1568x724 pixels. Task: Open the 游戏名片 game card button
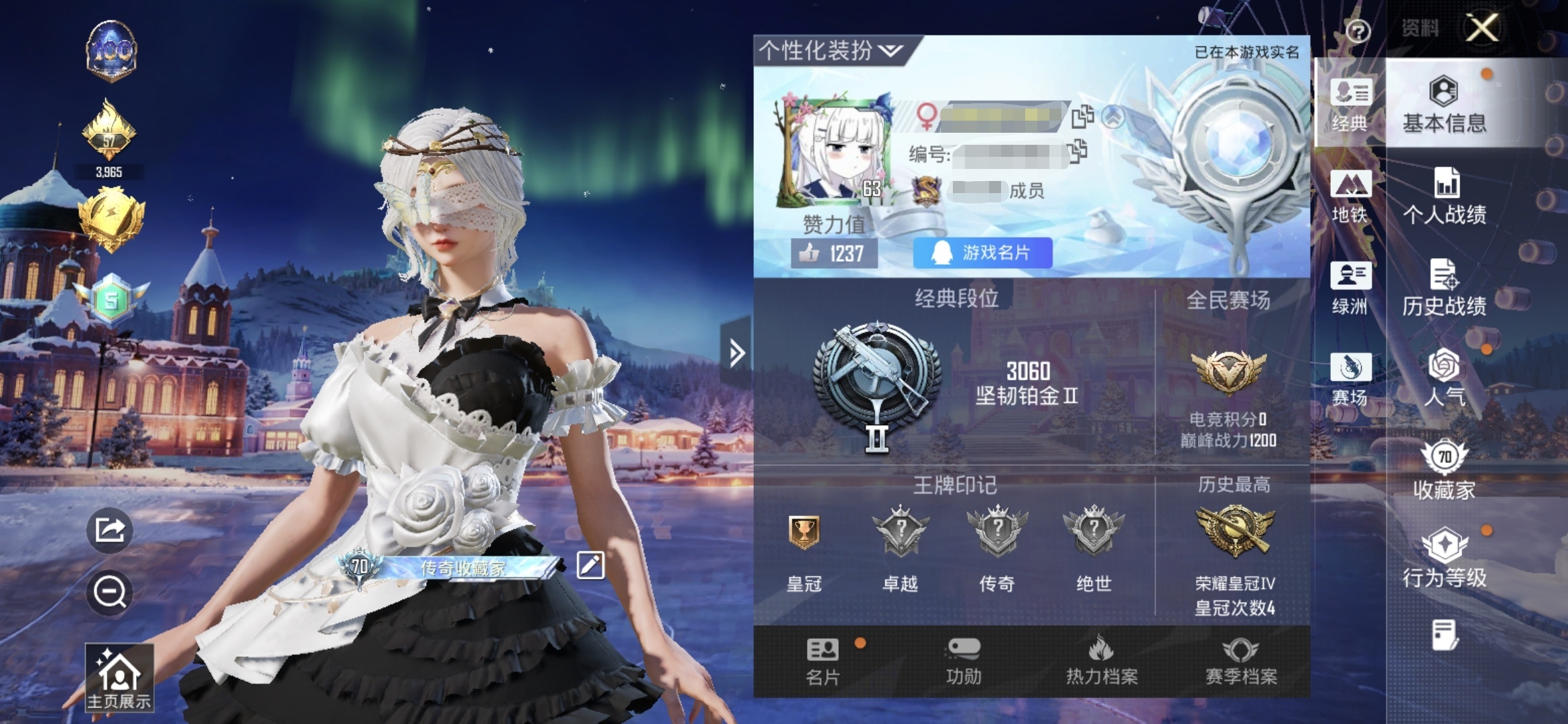(982, 253)
